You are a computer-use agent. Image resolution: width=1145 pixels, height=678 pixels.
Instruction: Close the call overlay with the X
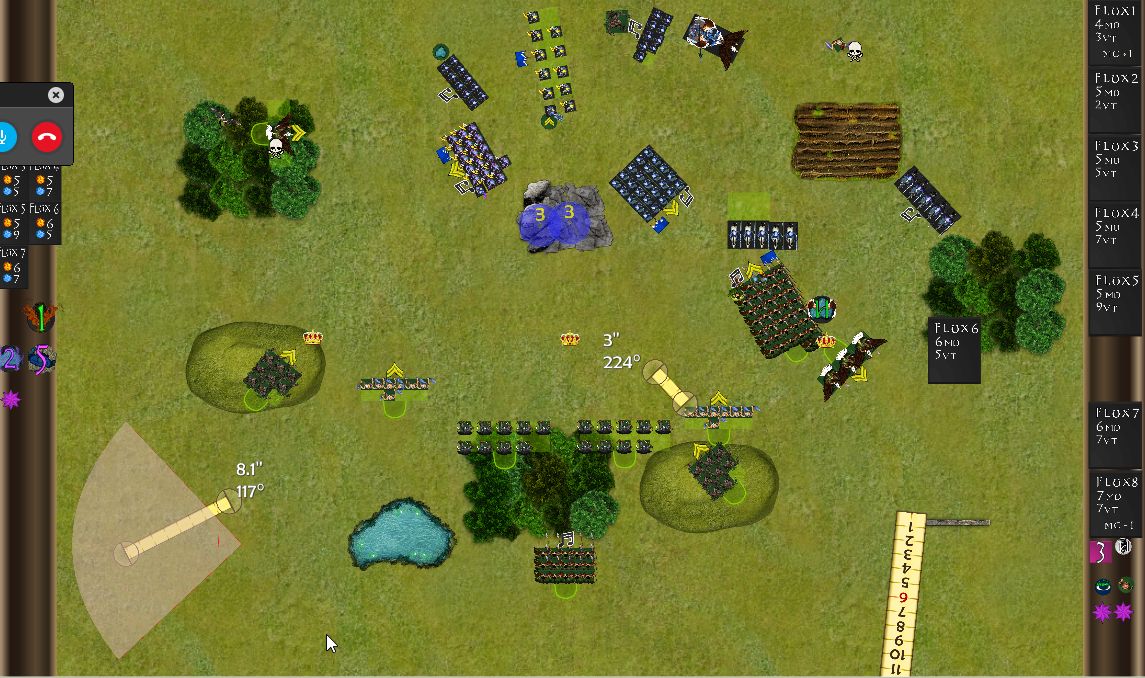[x=56, y=95]
